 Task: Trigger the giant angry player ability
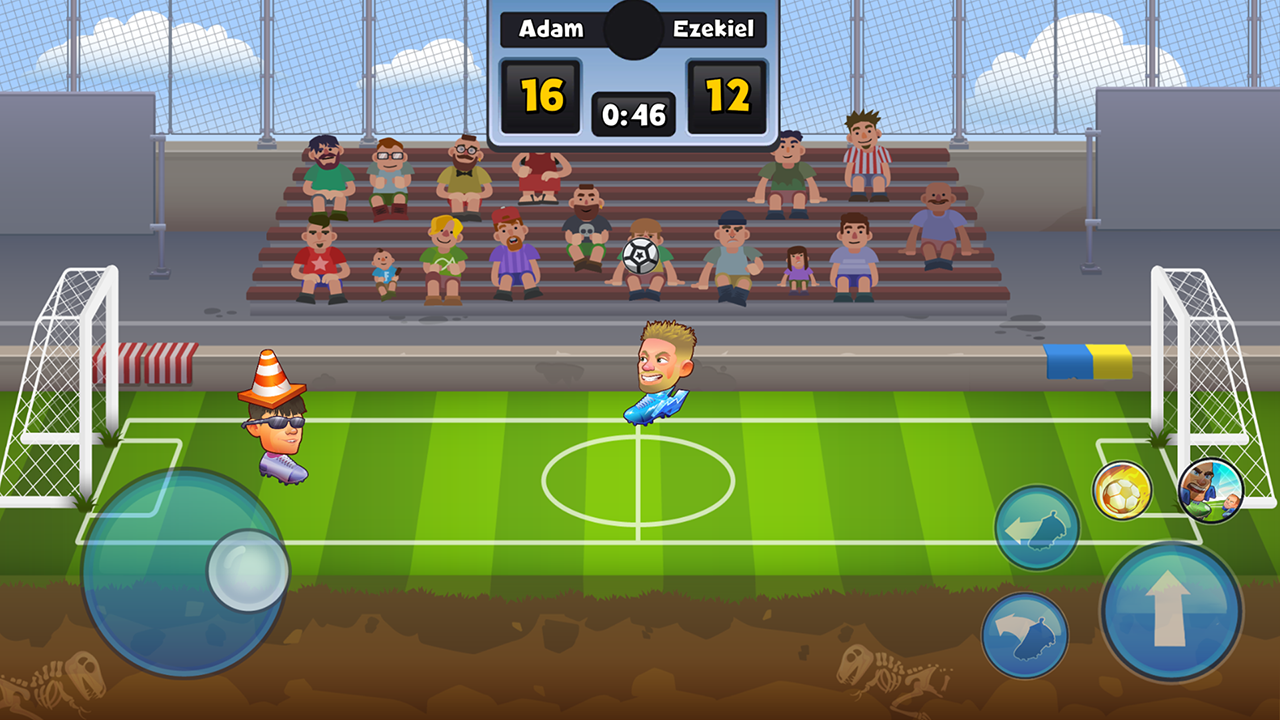click(1210, 490)
